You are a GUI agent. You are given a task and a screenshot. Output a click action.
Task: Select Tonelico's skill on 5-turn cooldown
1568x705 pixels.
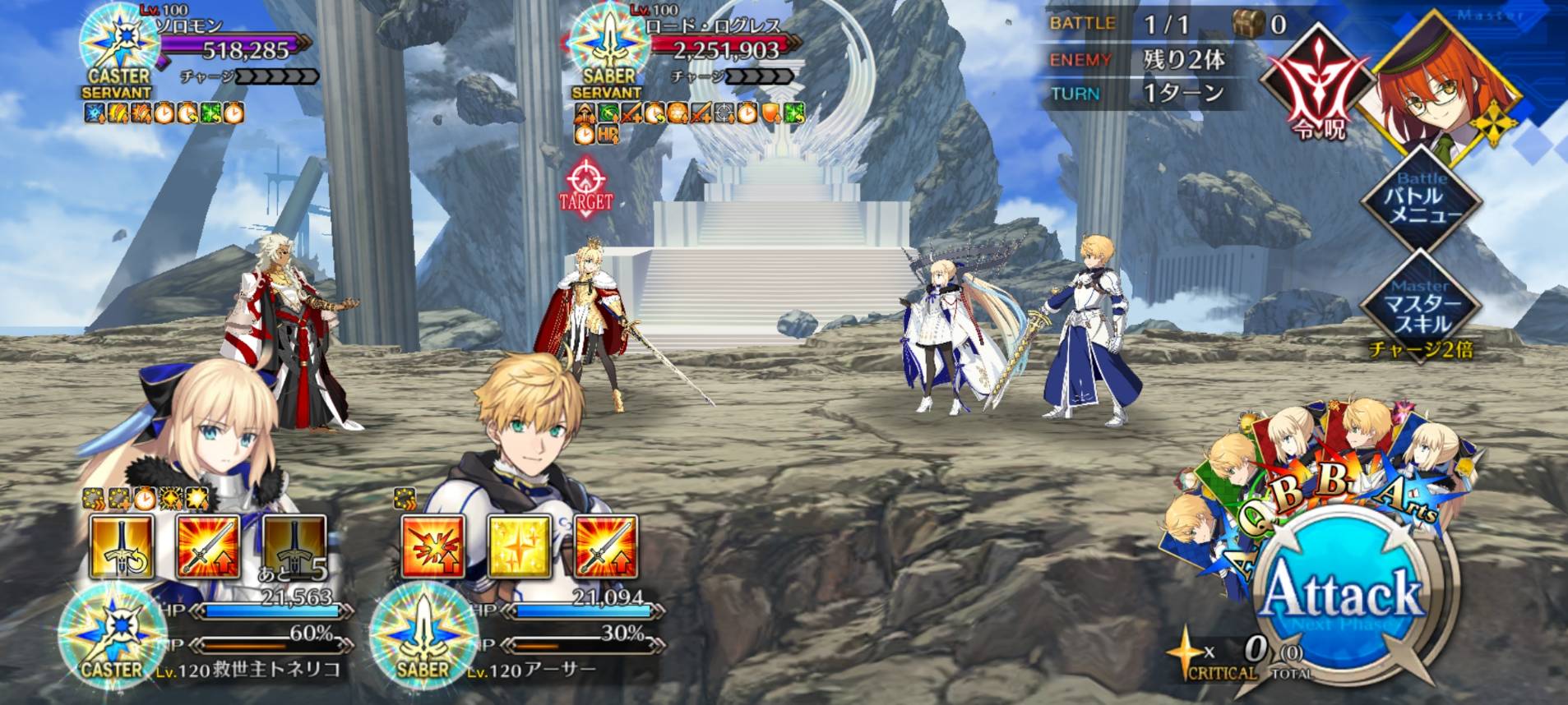tap(294, 546)
